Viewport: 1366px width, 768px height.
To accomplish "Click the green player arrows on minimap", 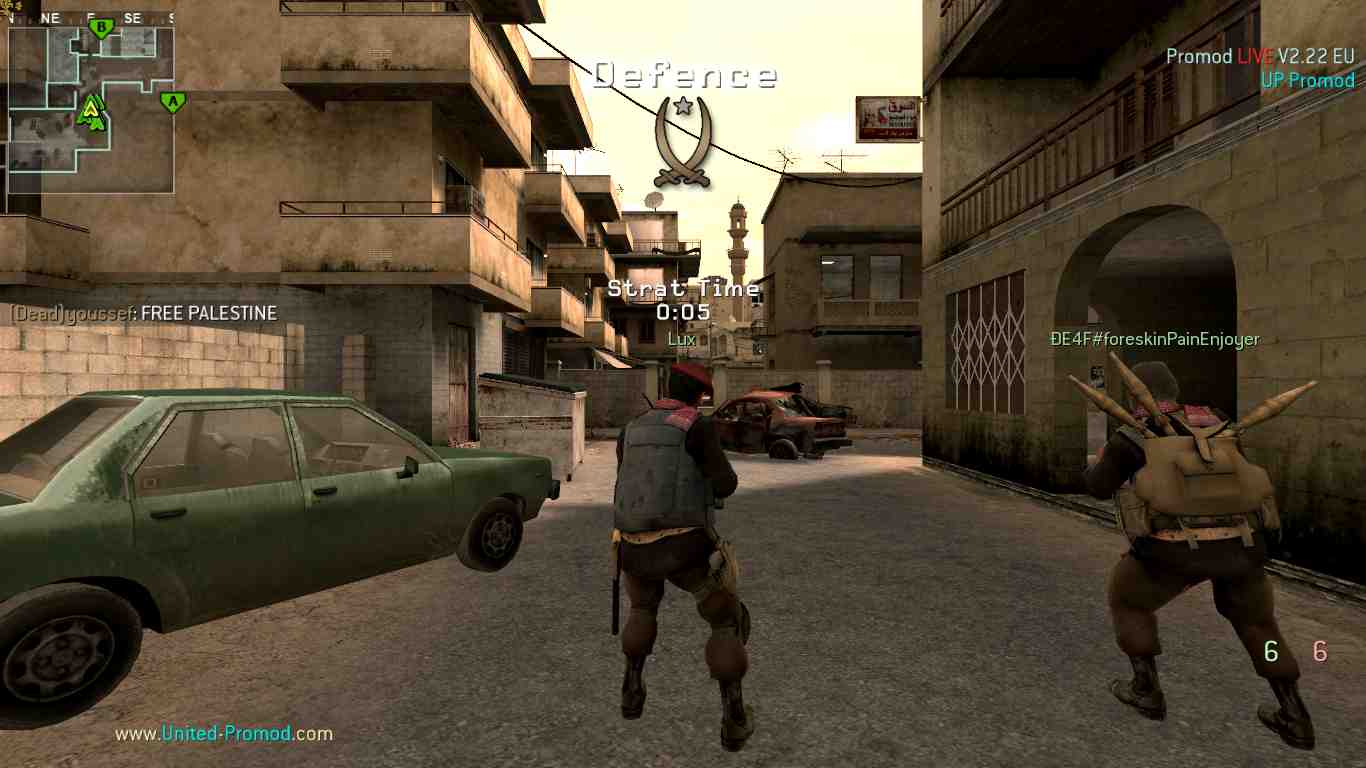I will (92, 113).
